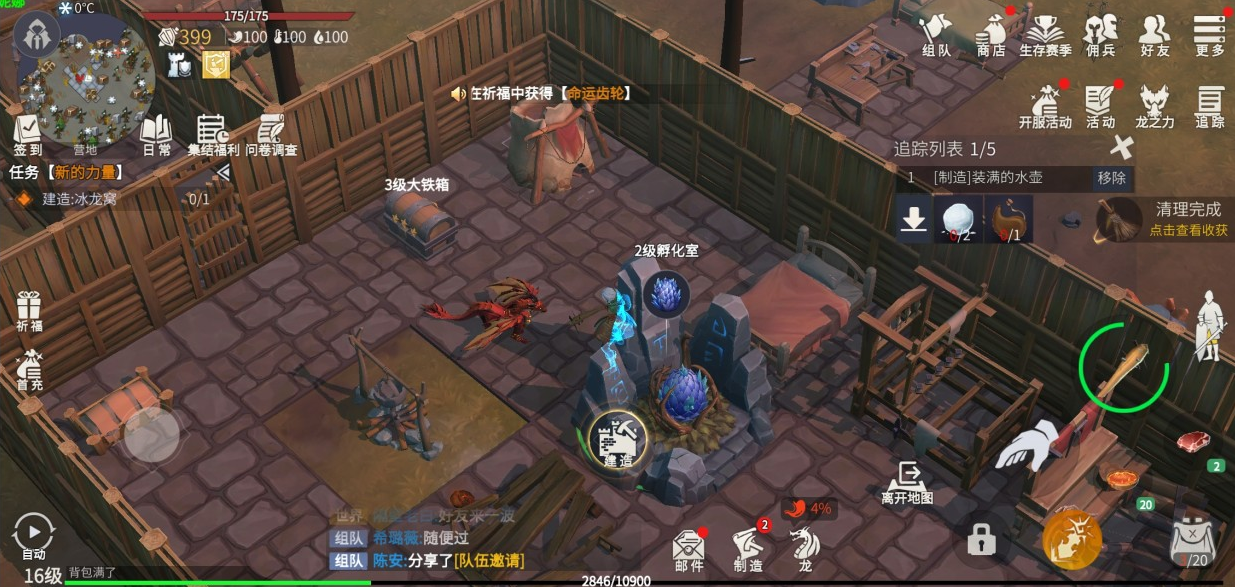The height and width of the screenshot is (587, 1235).
Task: Open the 制造 crafting menu
Action: 748,548
